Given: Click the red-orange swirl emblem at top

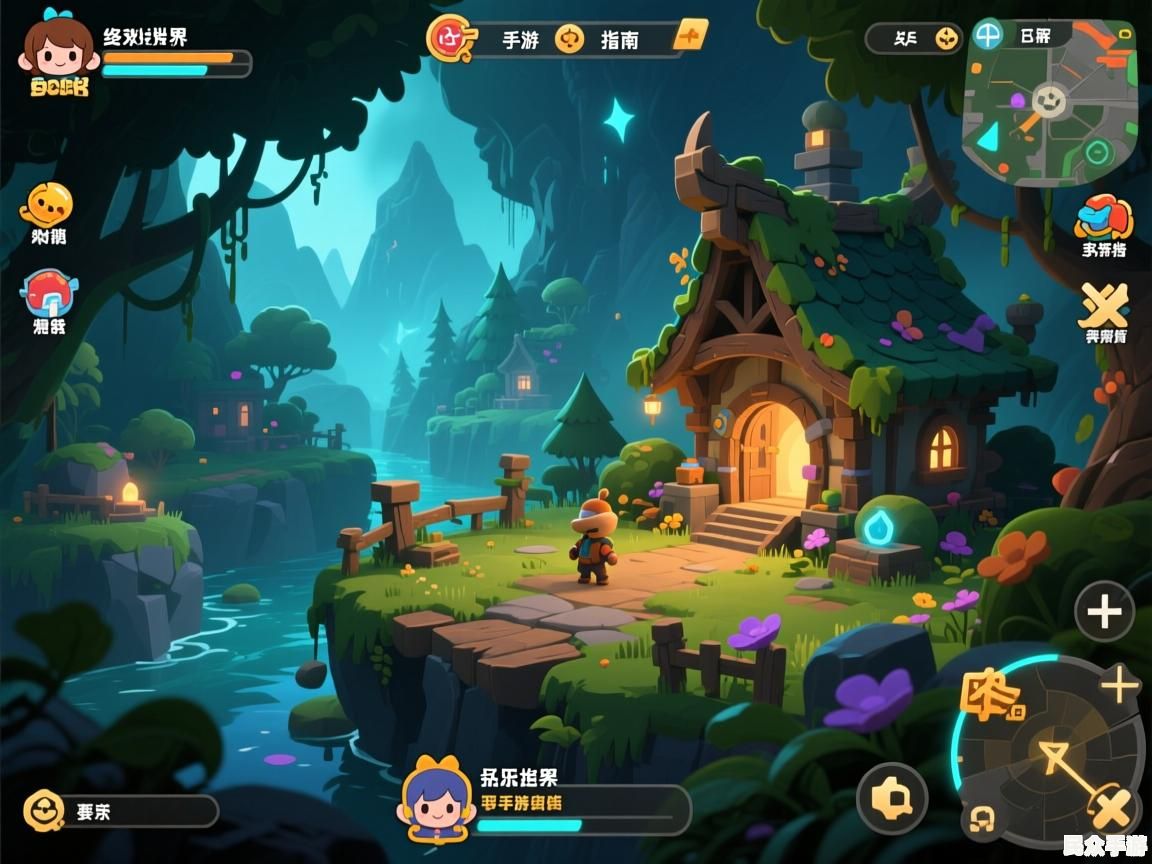Looking at the screenshot, I should (x=446, y=38).
